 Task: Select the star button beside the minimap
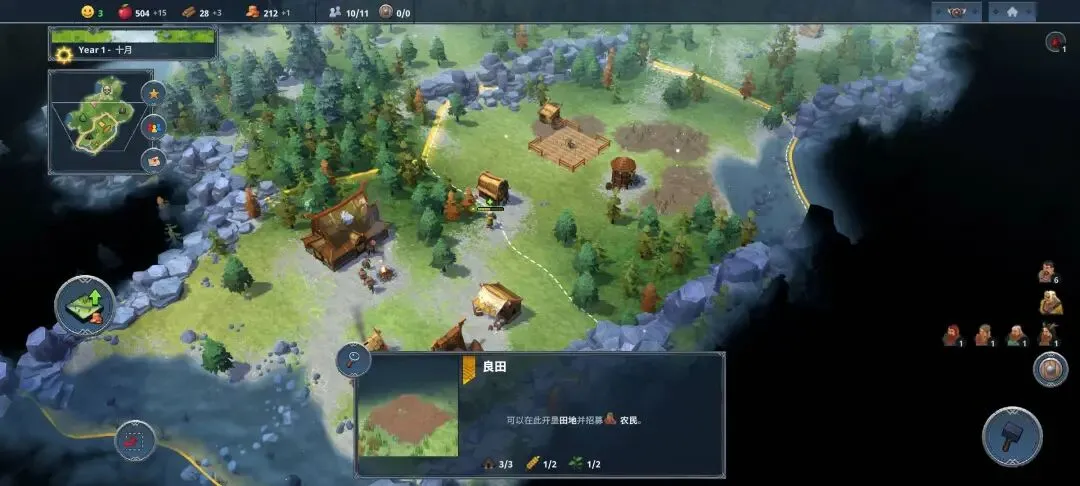(x=154, y=93)
